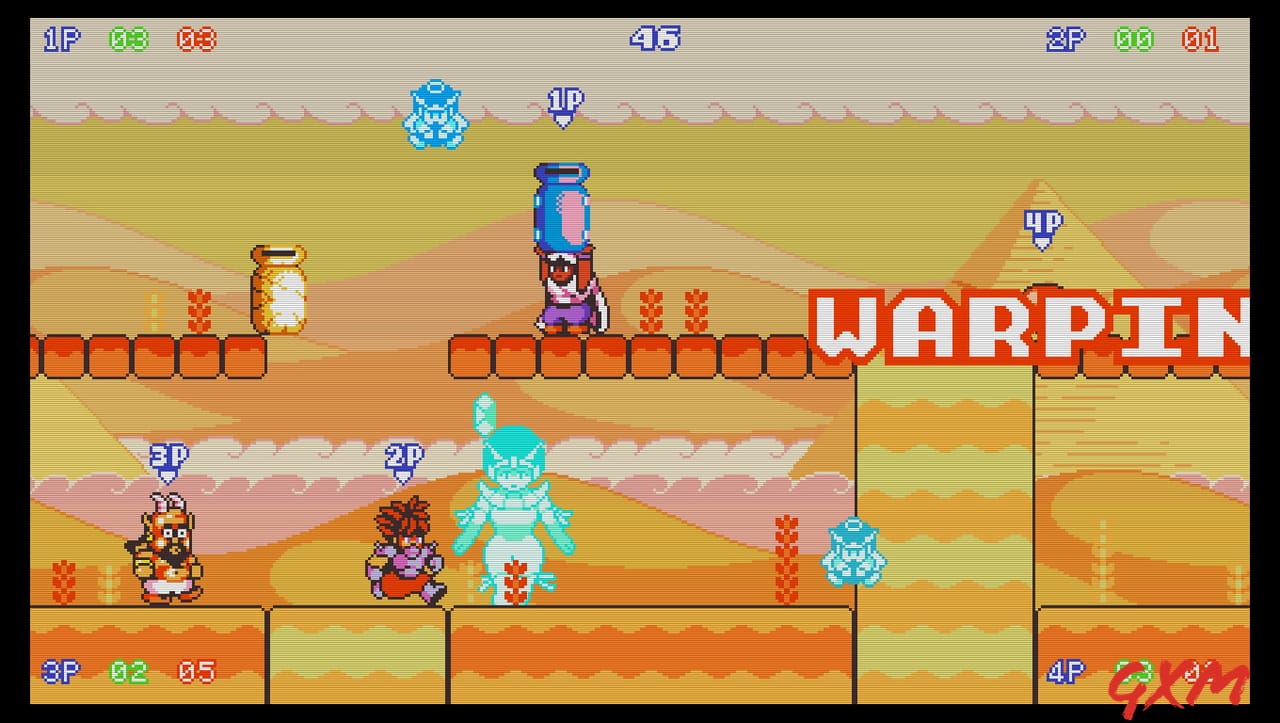Image resolution: width=1280 pixels, height=723 pixels.
Task: Switch to the 1P status label top left
Action: click(x=60, y=38)
